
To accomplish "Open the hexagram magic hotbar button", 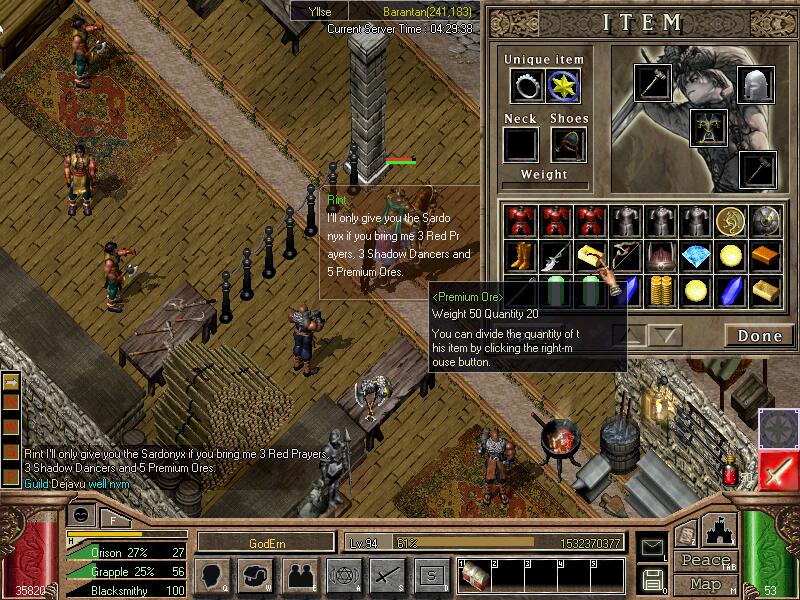I will coord(343,575).
